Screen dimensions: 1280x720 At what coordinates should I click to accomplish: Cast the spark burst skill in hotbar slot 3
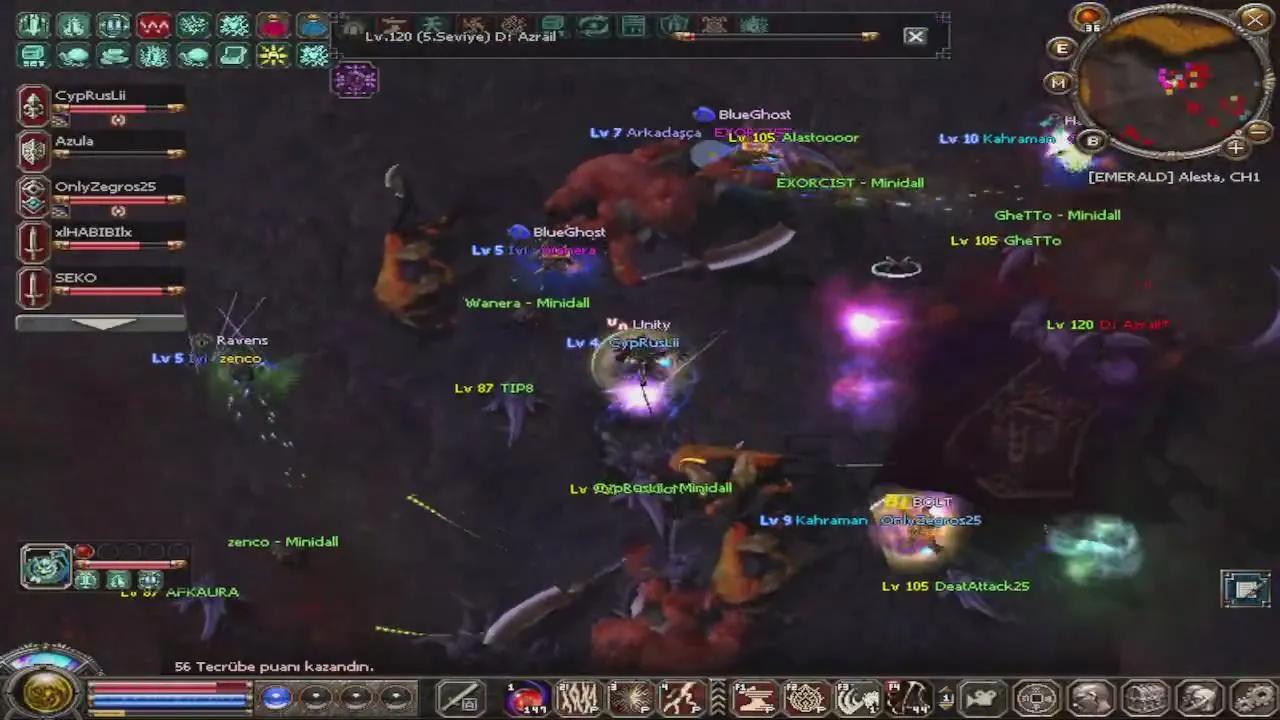tap(632, 697)
